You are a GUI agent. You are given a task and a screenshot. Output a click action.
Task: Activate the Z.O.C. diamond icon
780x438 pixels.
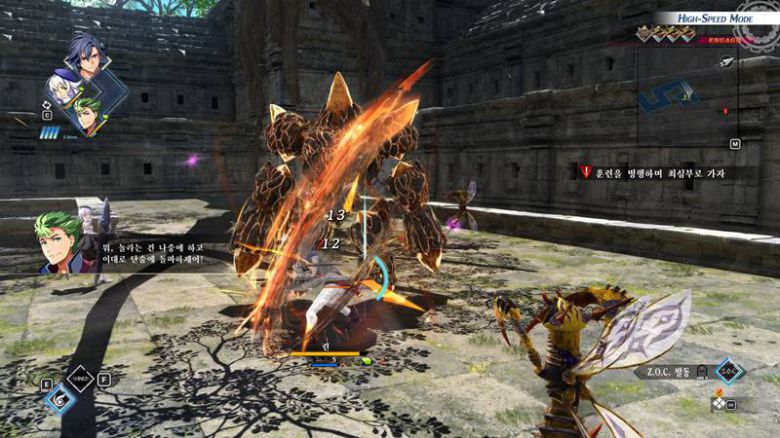(x=729, y=371)
